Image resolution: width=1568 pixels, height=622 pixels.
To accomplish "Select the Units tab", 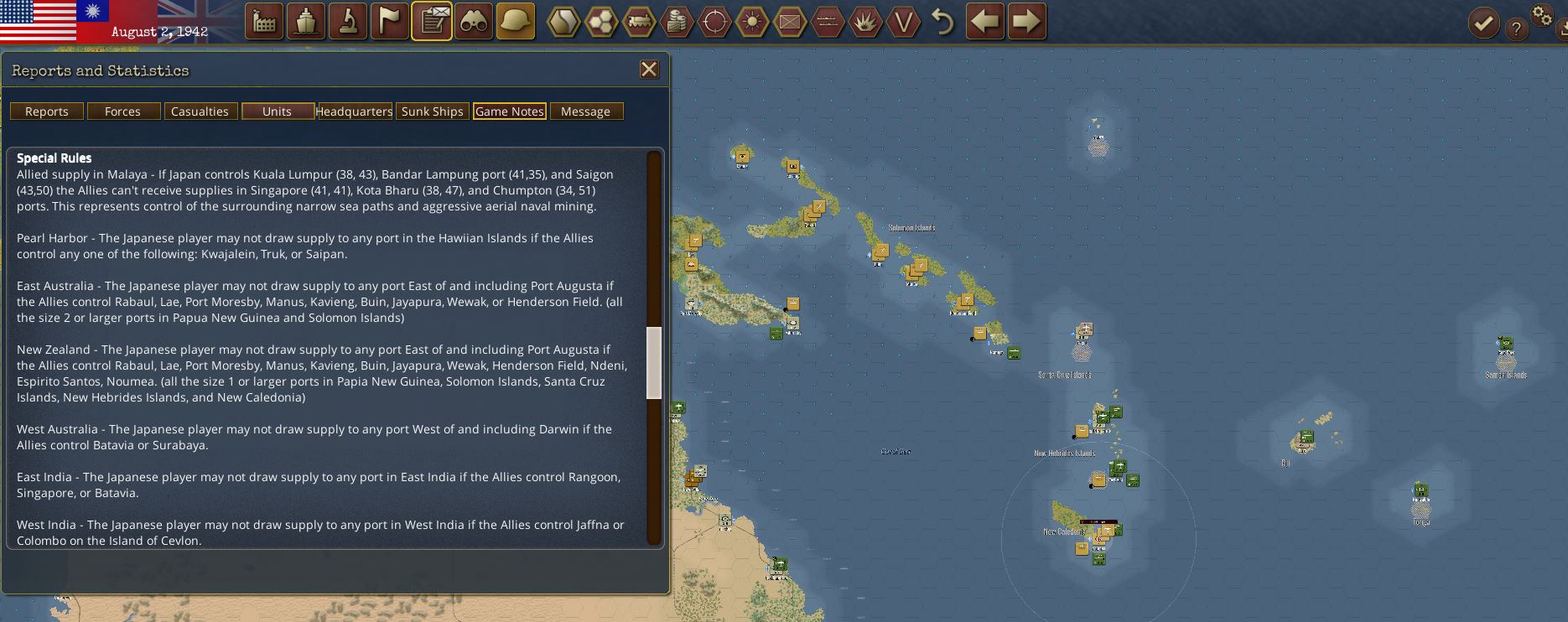I will (x=277, y=111).
